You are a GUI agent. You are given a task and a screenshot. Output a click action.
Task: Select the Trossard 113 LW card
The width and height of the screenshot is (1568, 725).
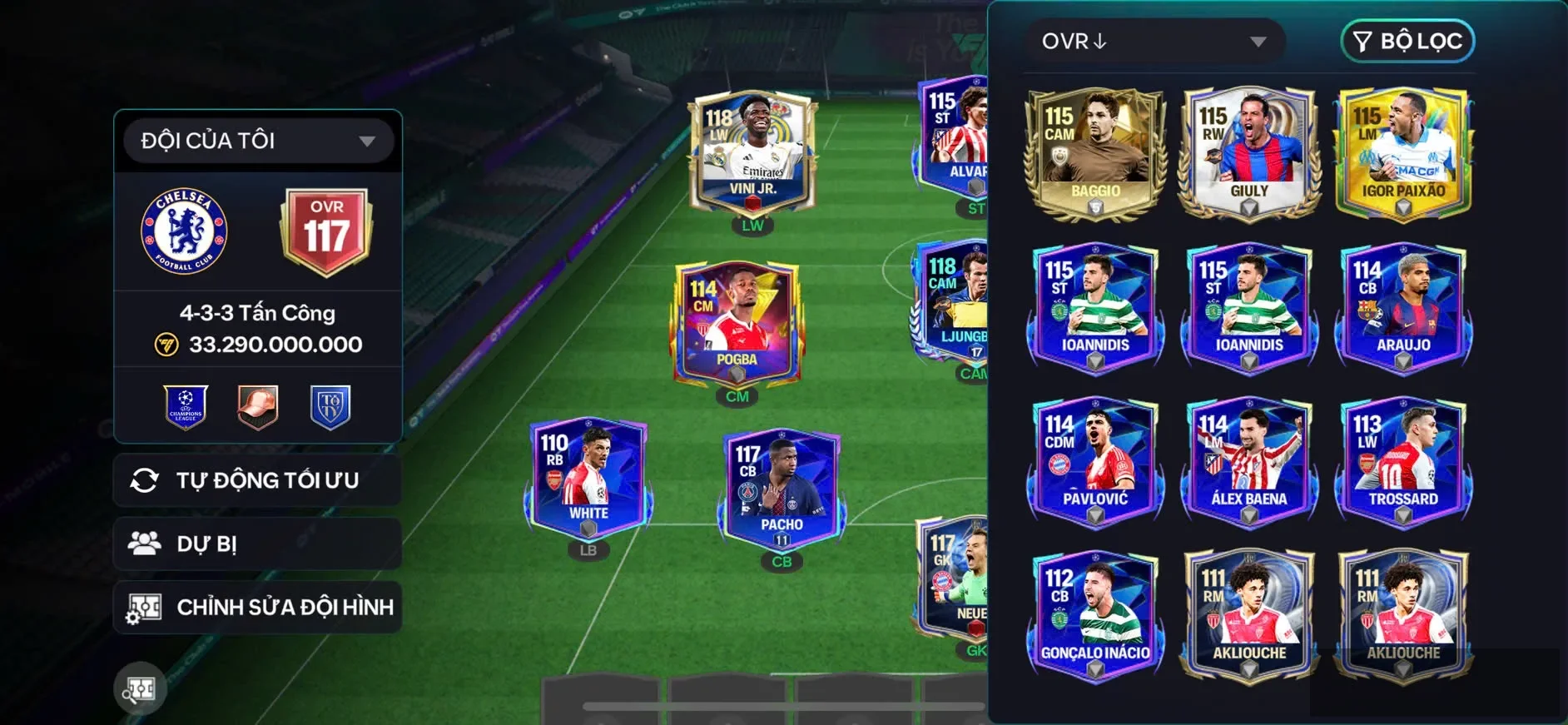(1403, 461)
